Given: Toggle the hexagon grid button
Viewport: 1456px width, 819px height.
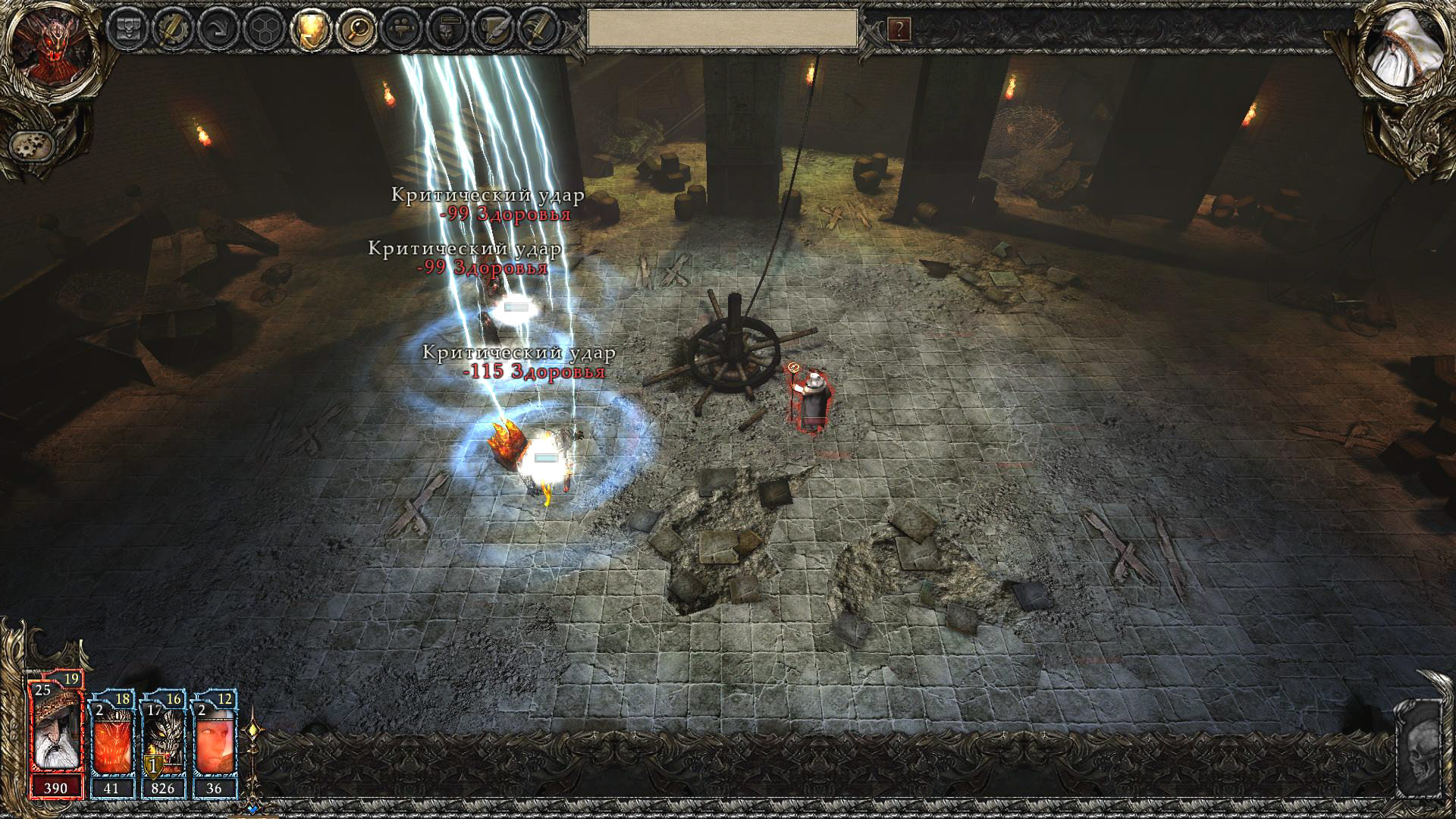Looking at the screenshot, I should [x=265, y=30].
